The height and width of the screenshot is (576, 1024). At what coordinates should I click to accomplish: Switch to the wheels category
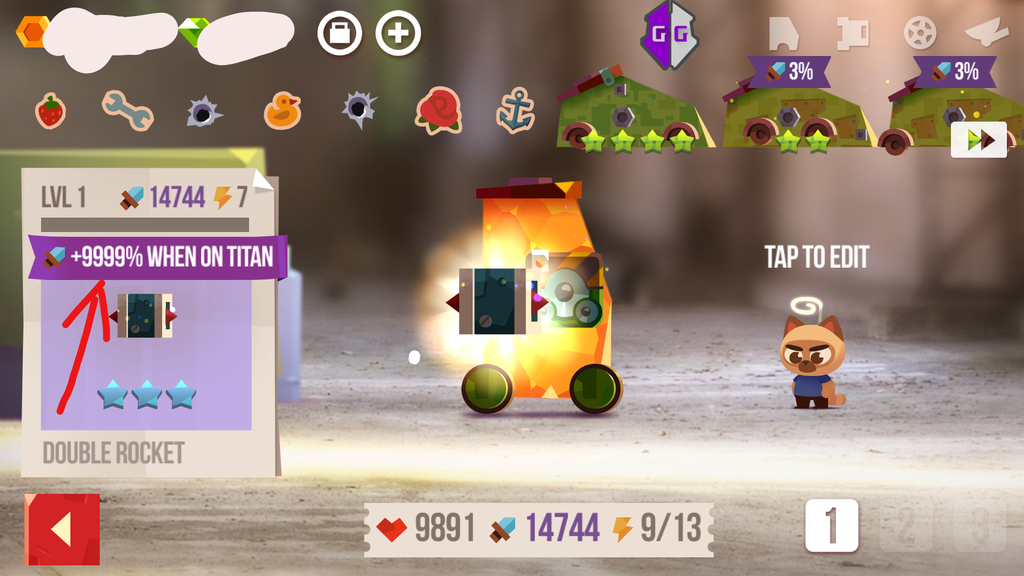(920, 33)
